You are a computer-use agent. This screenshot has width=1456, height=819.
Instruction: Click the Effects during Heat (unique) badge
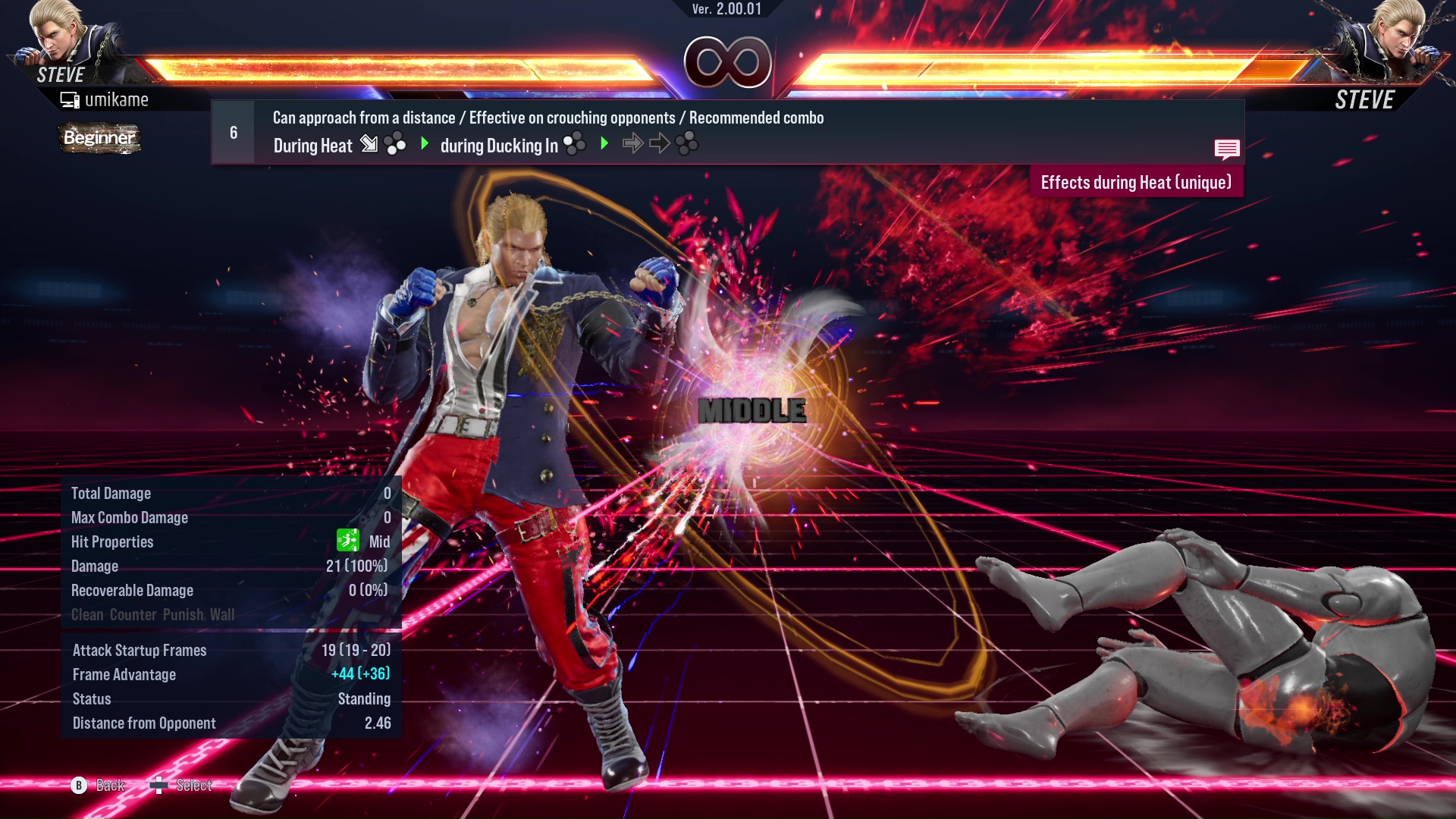tap(1135, 182)
